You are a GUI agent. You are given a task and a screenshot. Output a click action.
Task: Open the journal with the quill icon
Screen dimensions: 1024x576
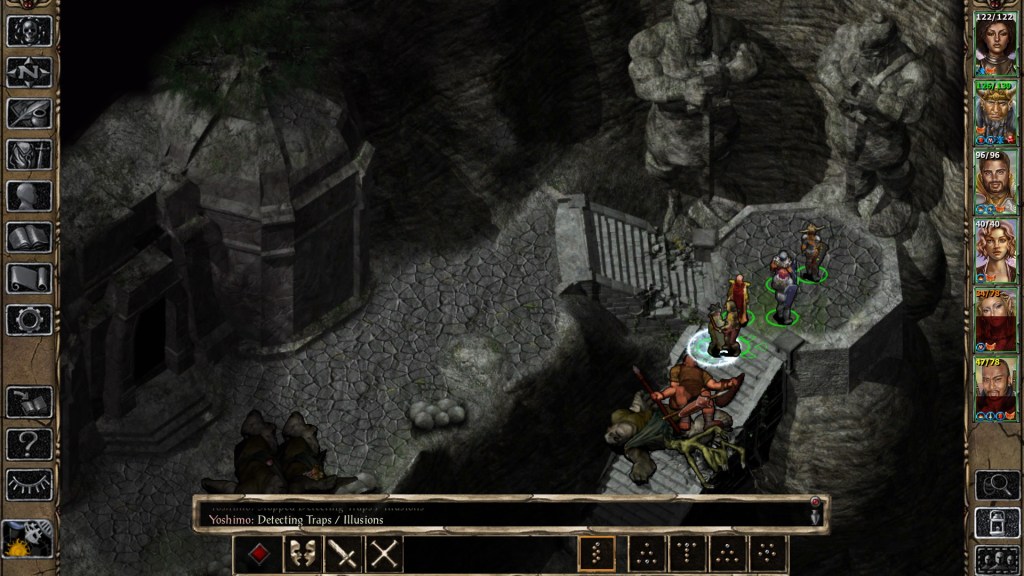click(29, 113)
